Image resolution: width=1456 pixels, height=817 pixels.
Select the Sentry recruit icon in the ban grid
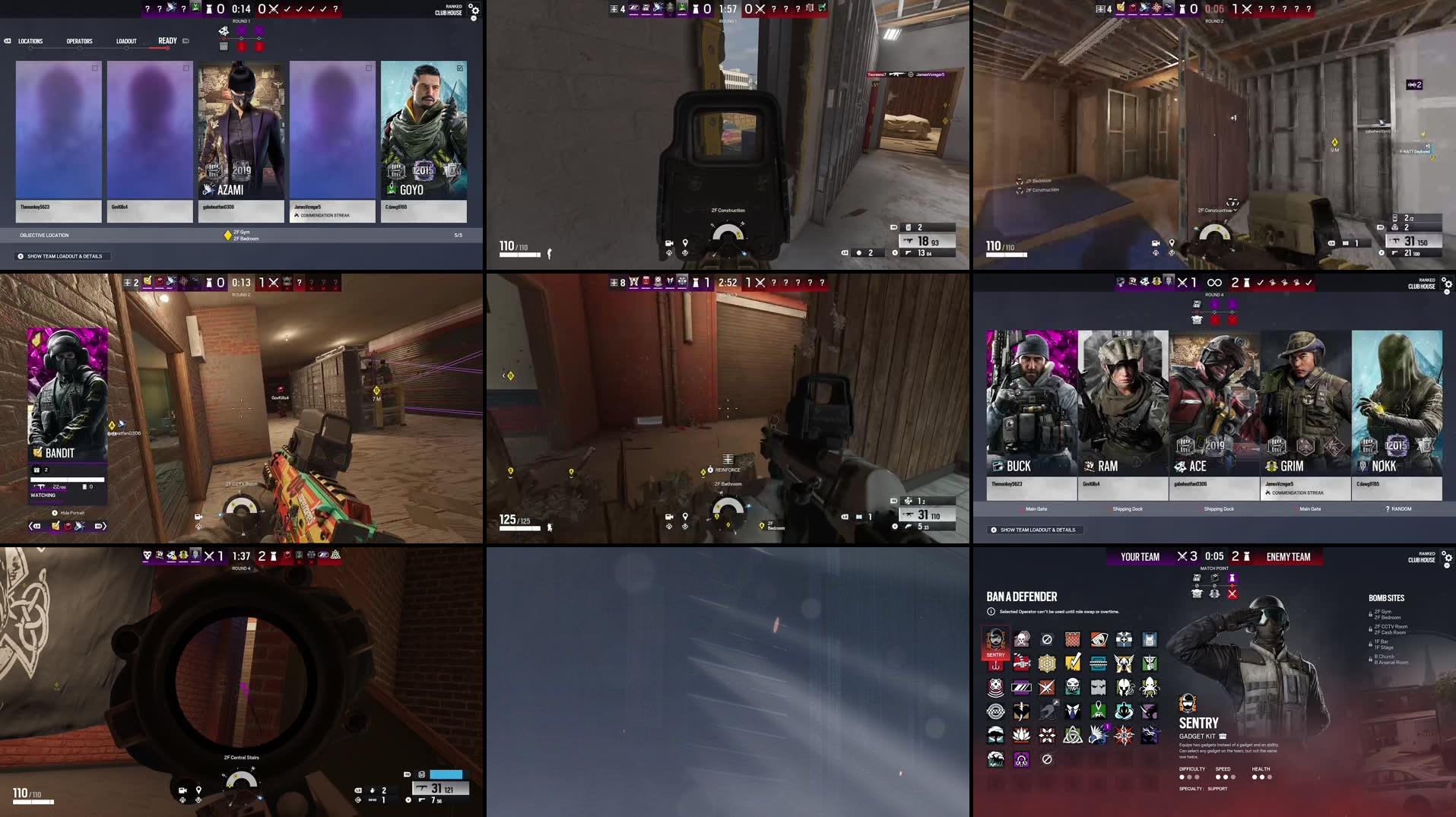[996, 639]
